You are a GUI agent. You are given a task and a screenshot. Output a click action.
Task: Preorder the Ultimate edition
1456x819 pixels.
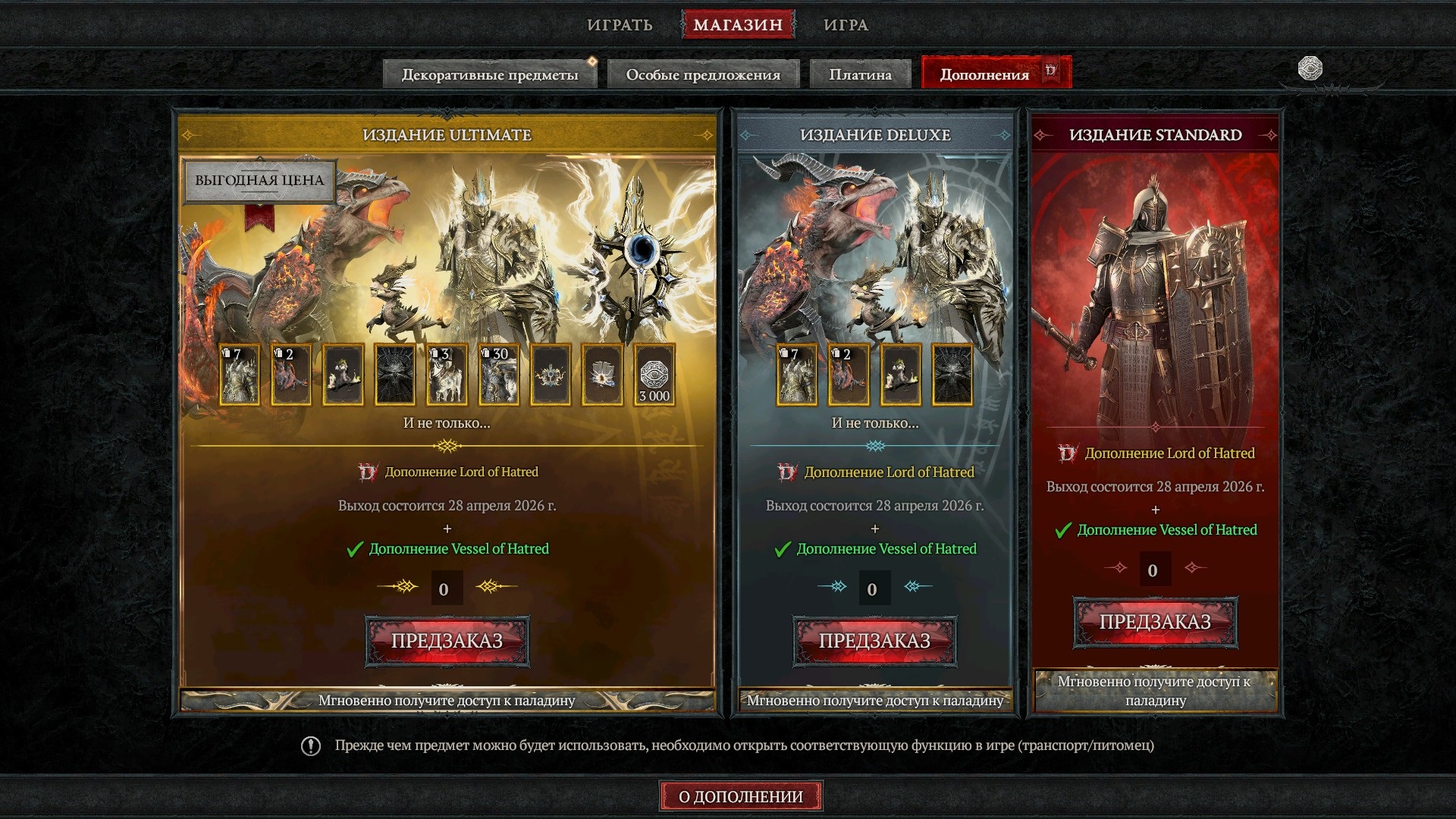click(x=447, y=641)
